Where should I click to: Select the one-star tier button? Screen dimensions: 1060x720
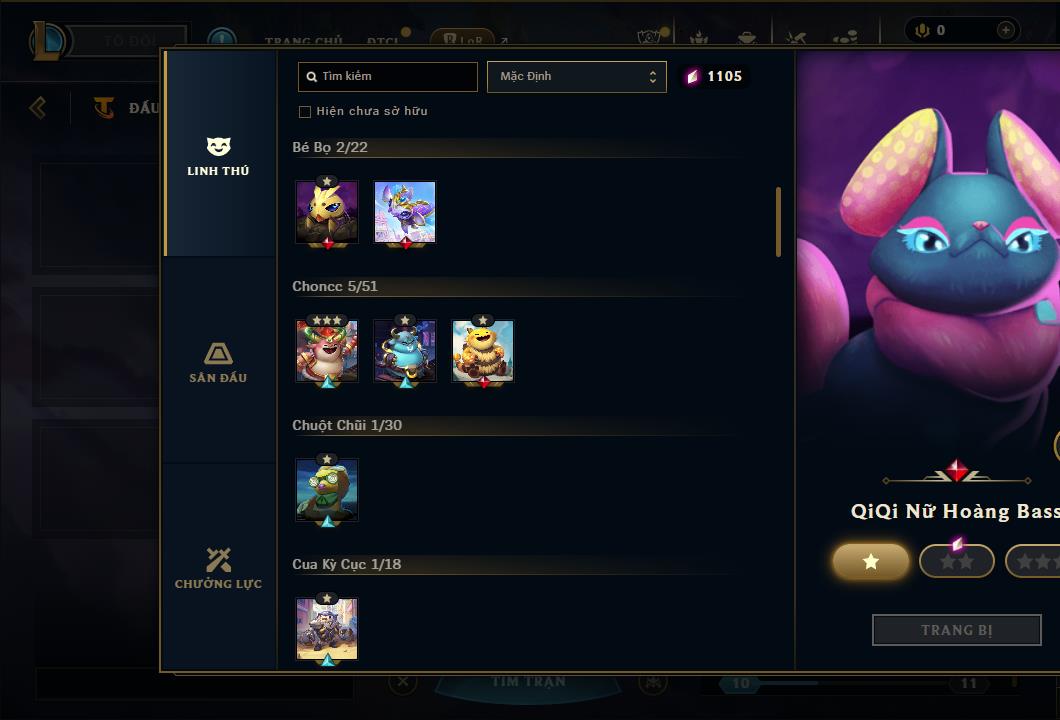pos(871,561)
